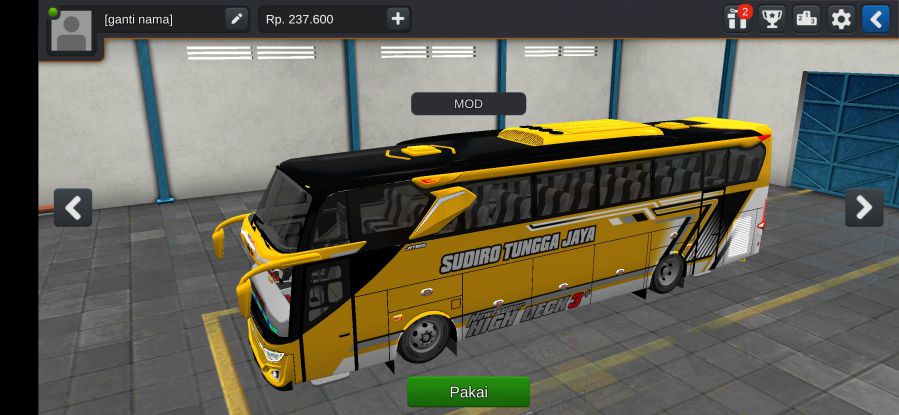This screenshot has width=899, height=415.
Task: Edit the player name with the pencil icon
Action: tap(236, 19)
